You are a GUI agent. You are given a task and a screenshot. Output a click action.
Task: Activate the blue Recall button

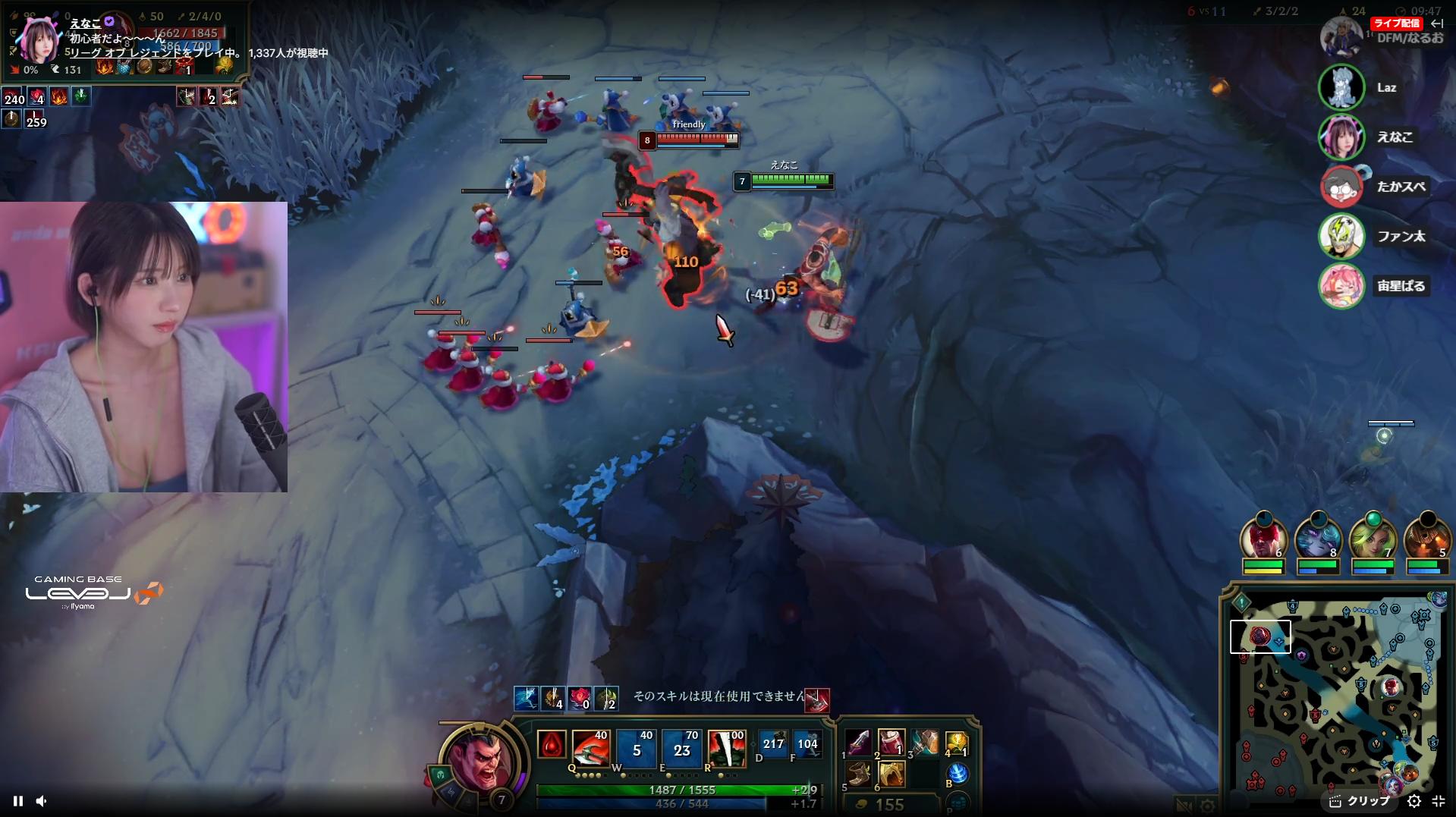(x=958, y=774)
